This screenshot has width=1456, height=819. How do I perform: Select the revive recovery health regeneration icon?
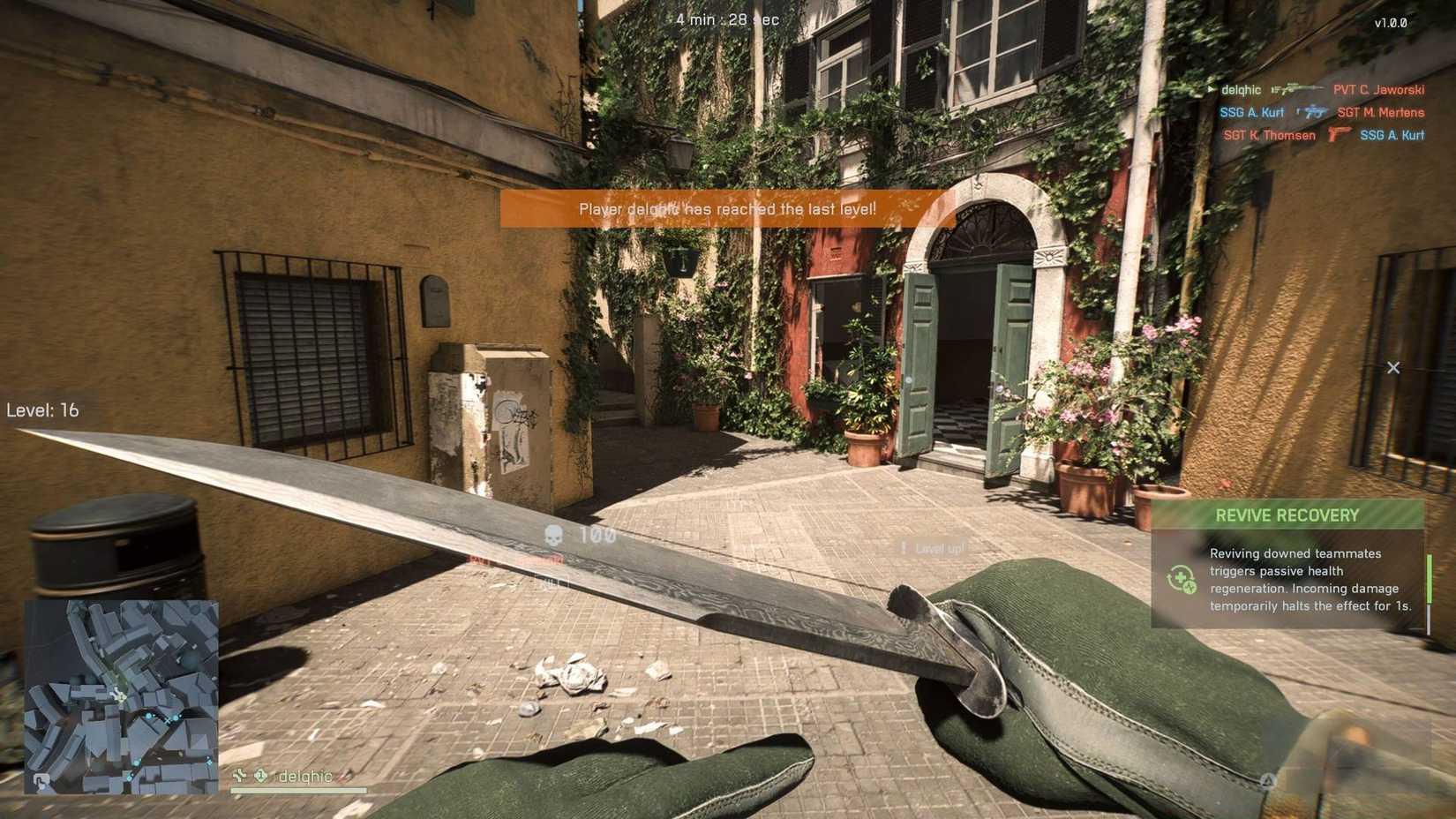click(x=1181, y=580)
